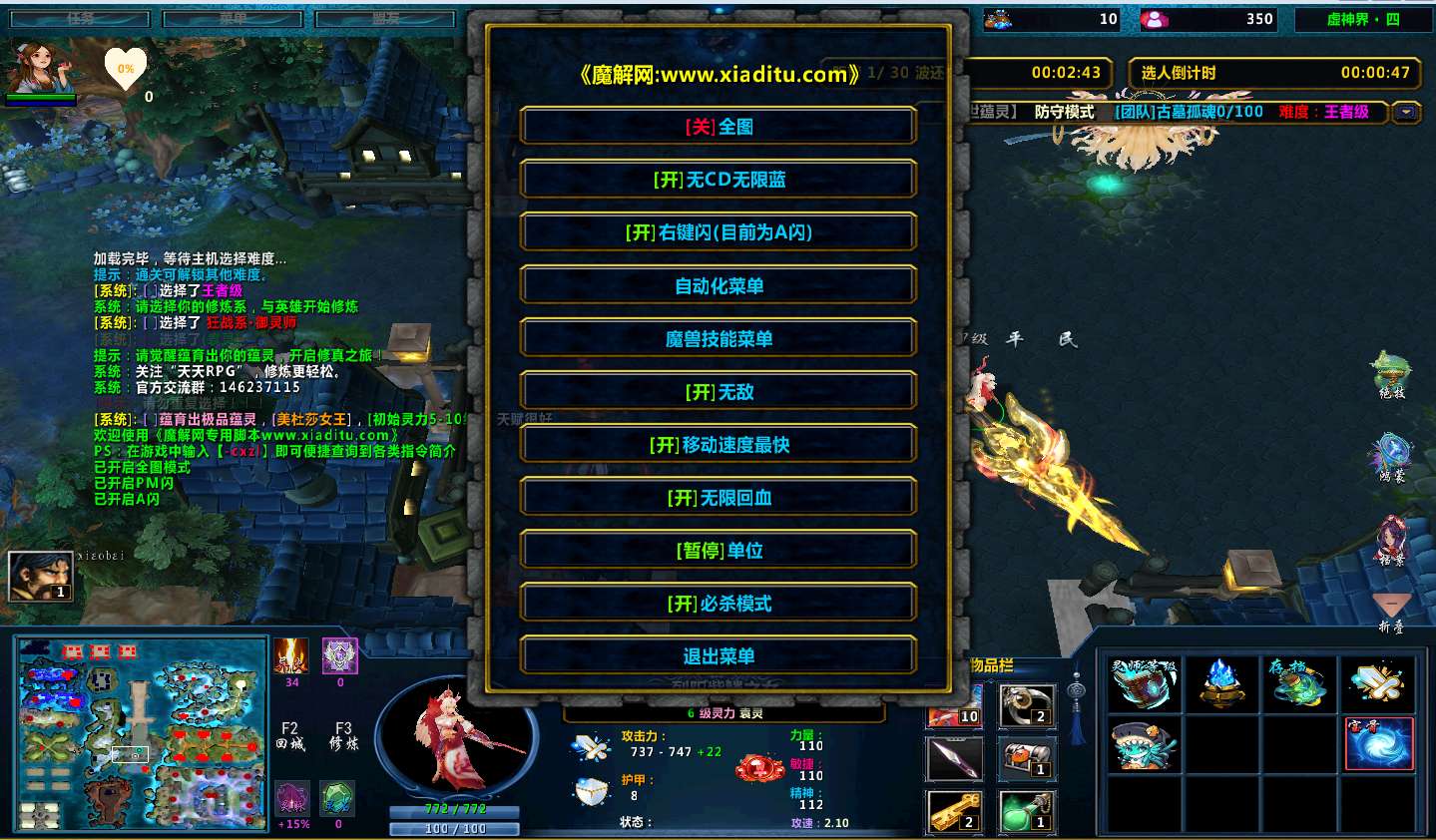
Task: Activate 必杀模式 from the menu
Action: point(718,604)
